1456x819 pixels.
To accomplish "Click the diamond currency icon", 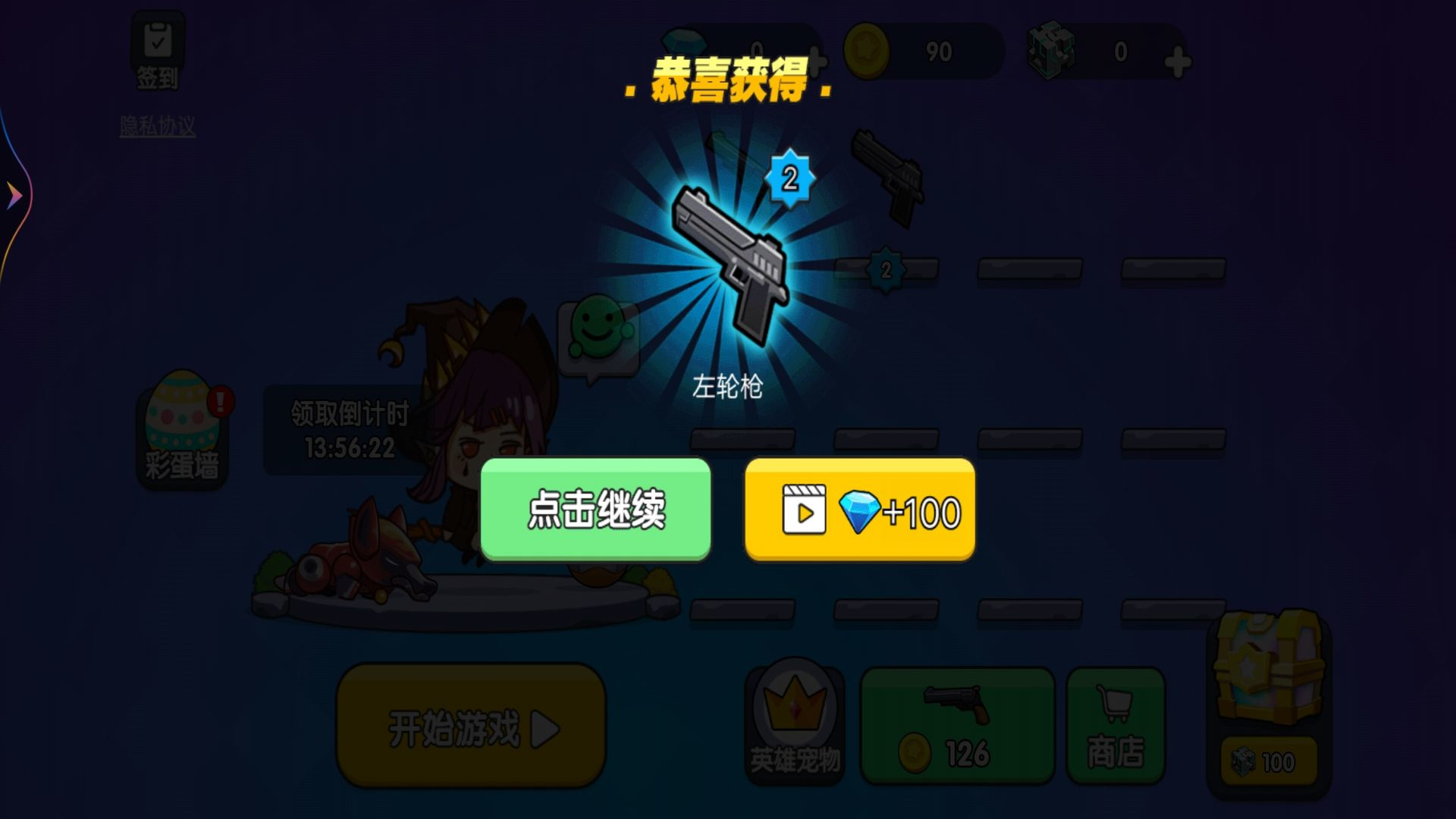I will (x=682, y=42).
